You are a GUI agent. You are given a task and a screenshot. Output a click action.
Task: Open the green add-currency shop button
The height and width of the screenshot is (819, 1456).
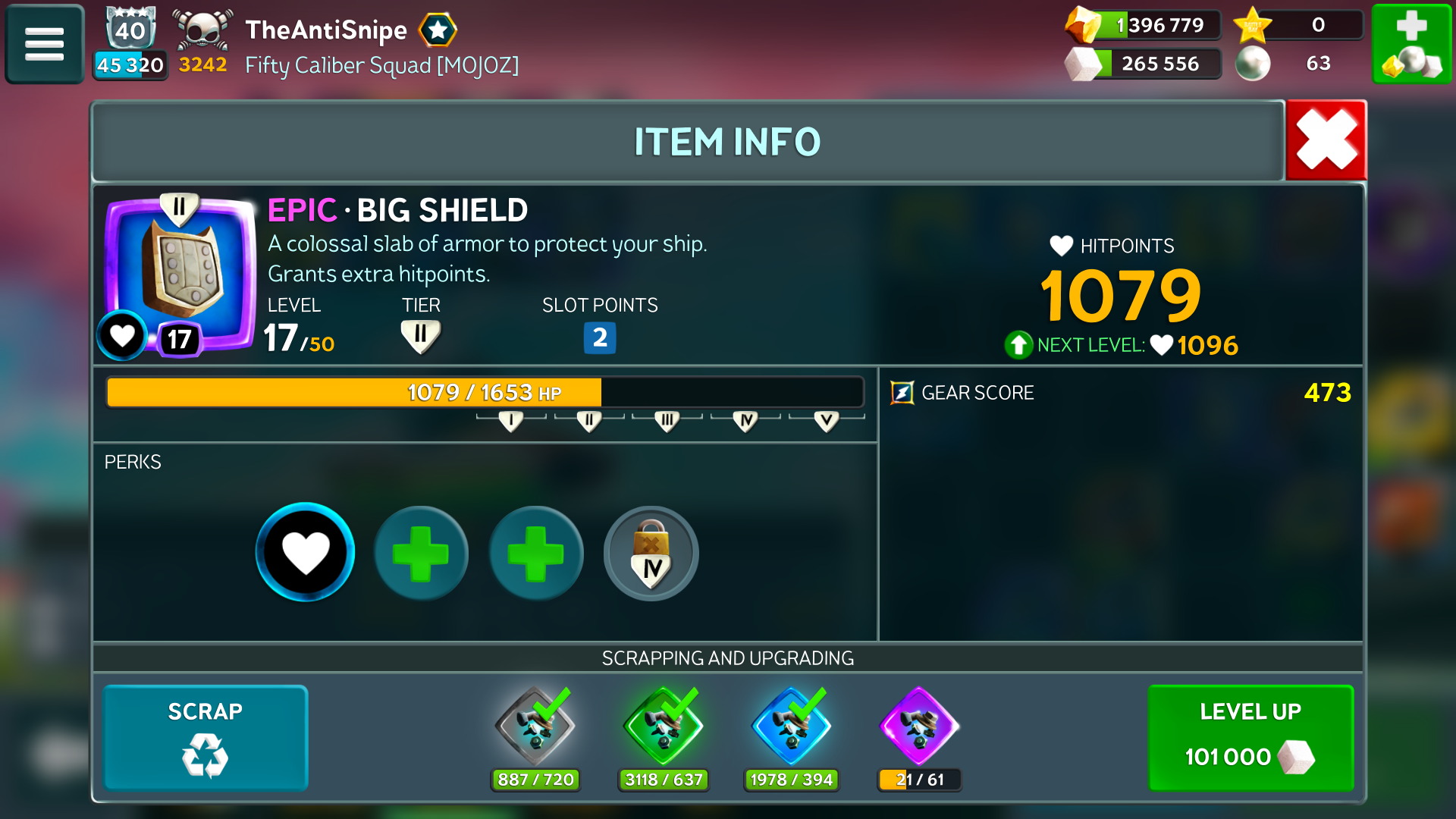tap(1410, 44)
